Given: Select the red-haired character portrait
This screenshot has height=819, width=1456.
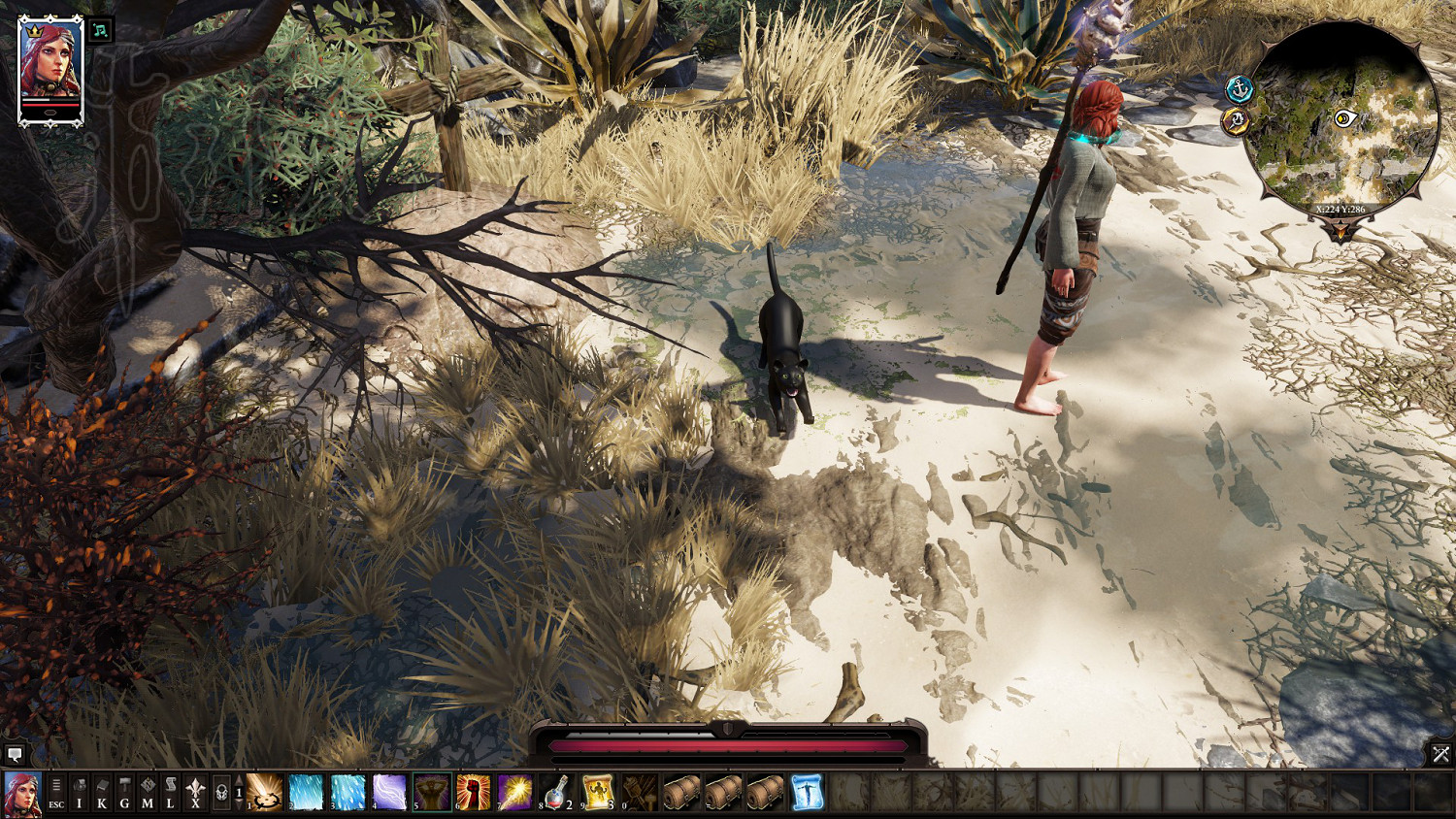Looking at the screenshot, I should pyautogui.click(x=50, y=69).
